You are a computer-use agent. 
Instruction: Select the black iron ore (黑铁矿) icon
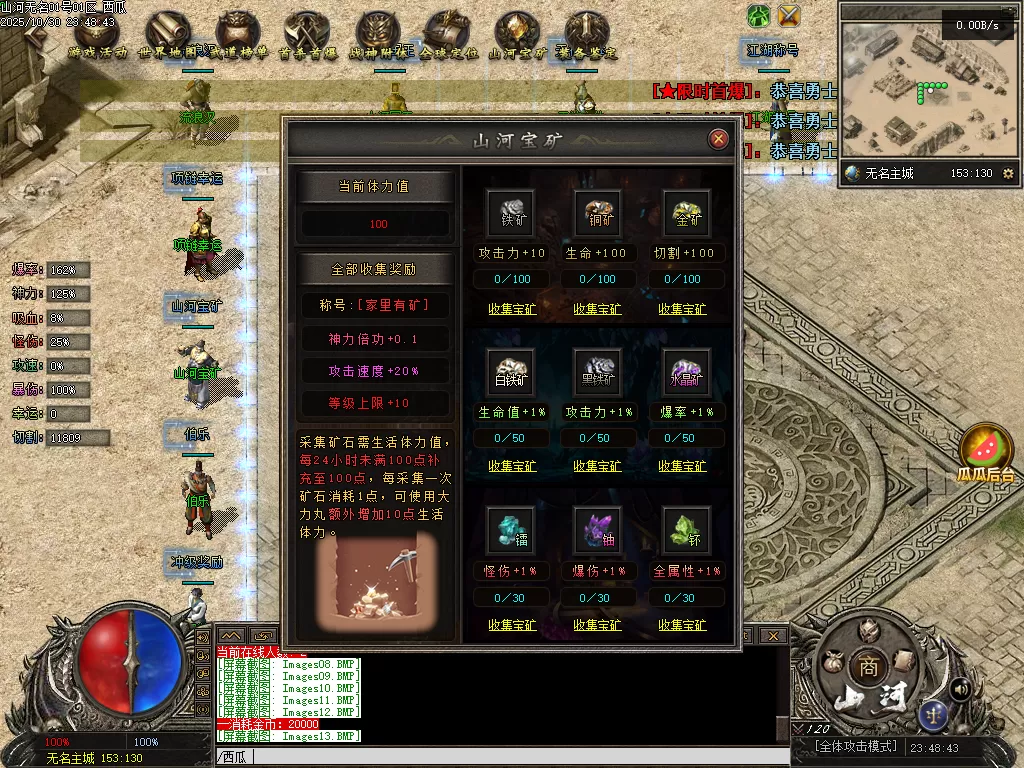597,372
